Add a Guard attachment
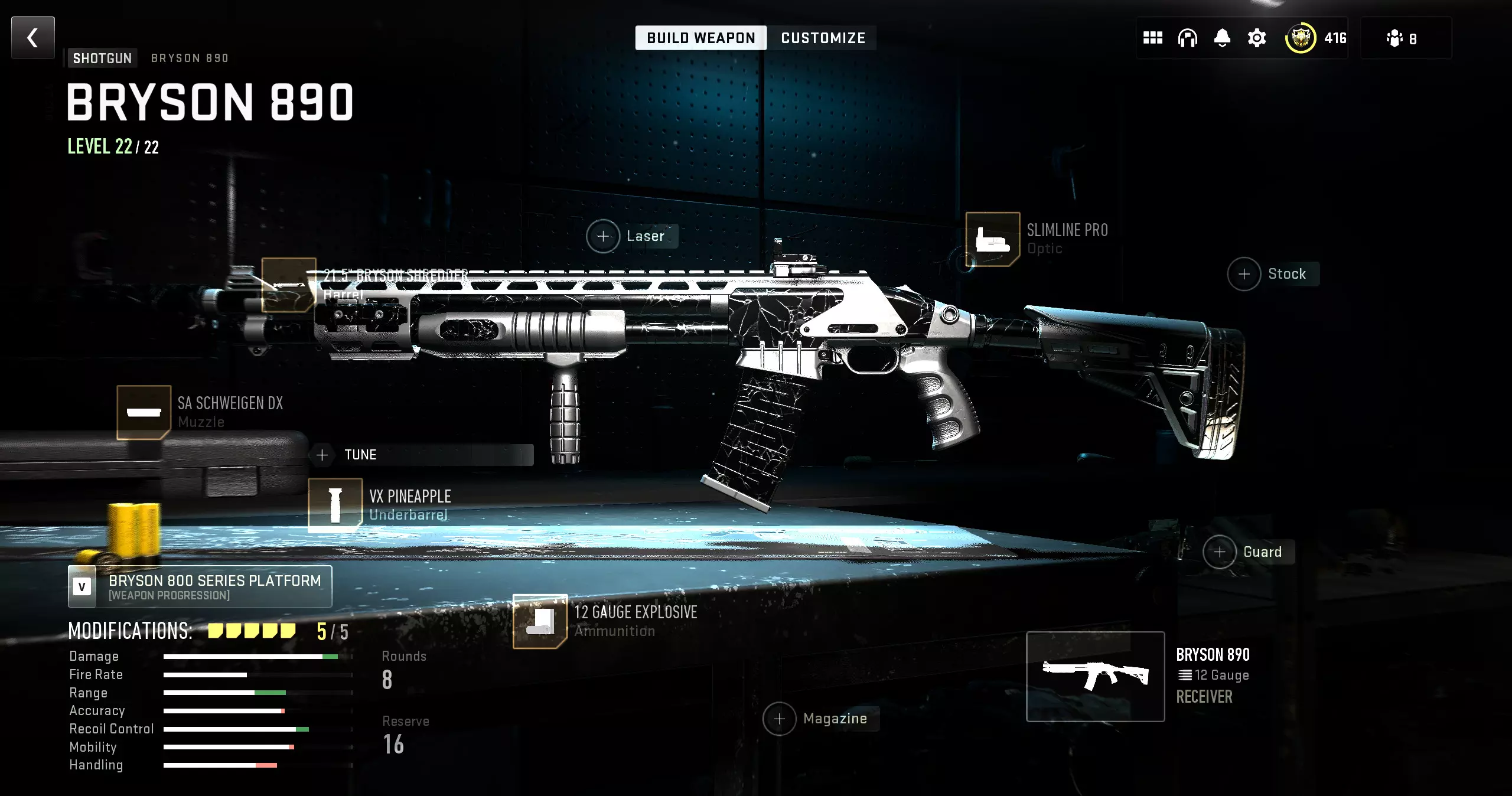Image resolution: width=1512 pixels, height=796 pixels. click(x=1220, y=552)
